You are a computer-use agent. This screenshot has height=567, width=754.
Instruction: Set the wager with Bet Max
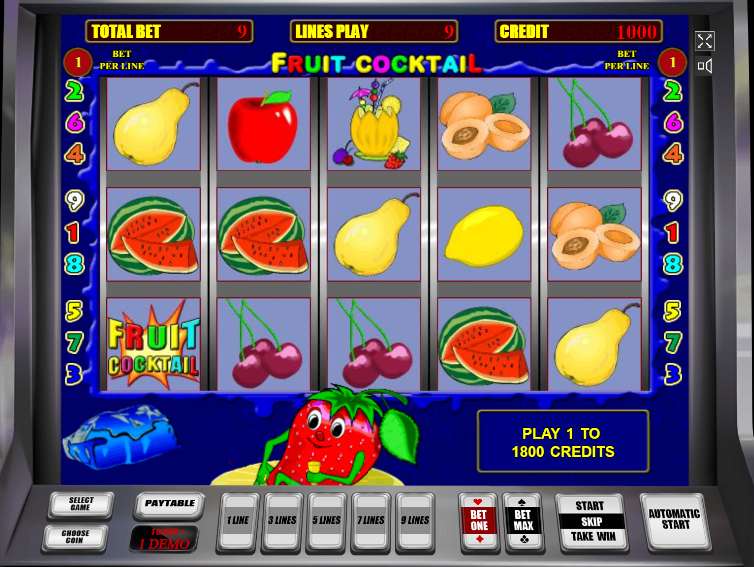(524, 521)
